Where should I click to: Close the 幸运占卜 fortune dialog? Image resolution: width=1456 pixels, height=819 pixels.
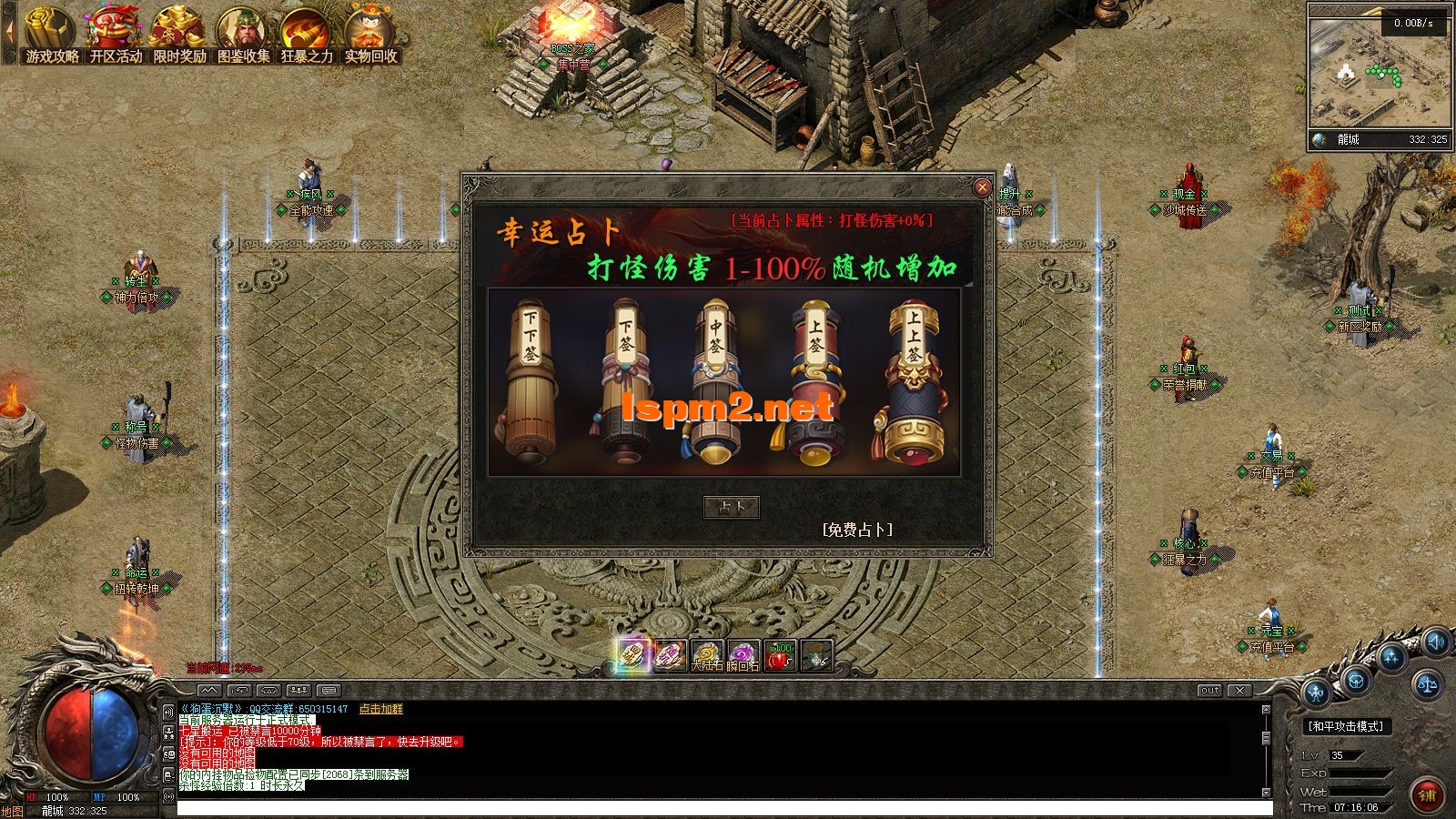(x=982, y=187)
